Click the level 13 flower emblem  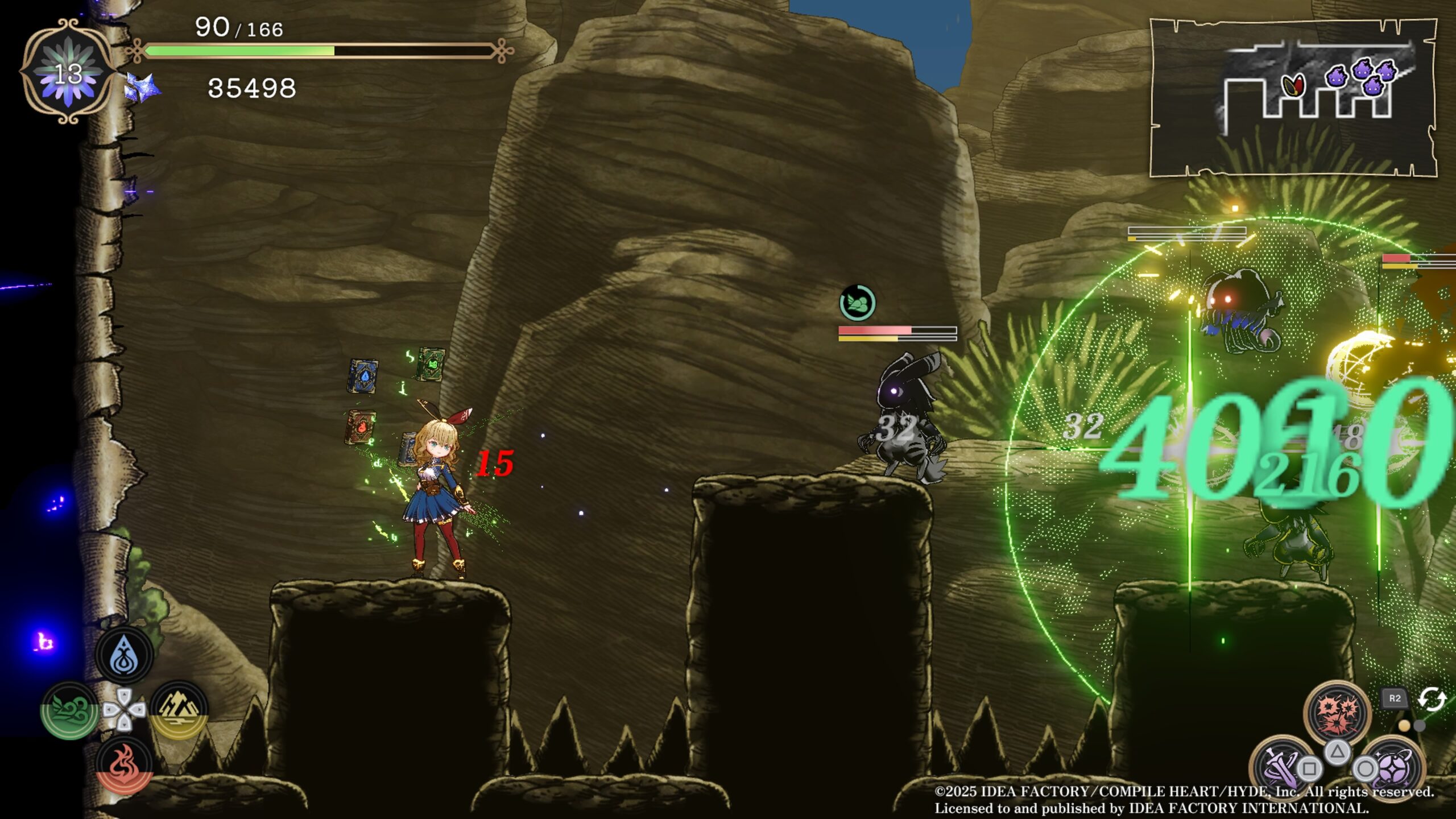click(68, 72)
